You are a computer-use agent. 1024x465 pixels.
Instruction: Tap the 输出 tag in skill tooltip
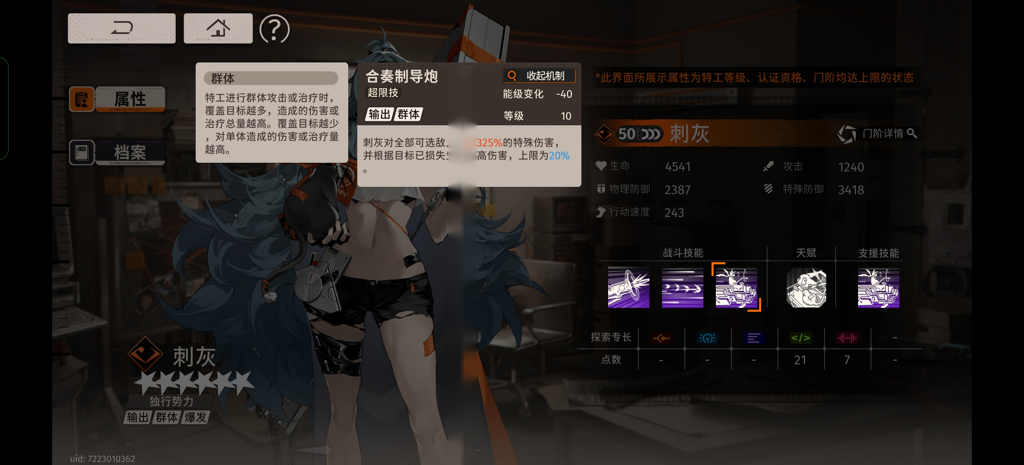click(379, 114)
